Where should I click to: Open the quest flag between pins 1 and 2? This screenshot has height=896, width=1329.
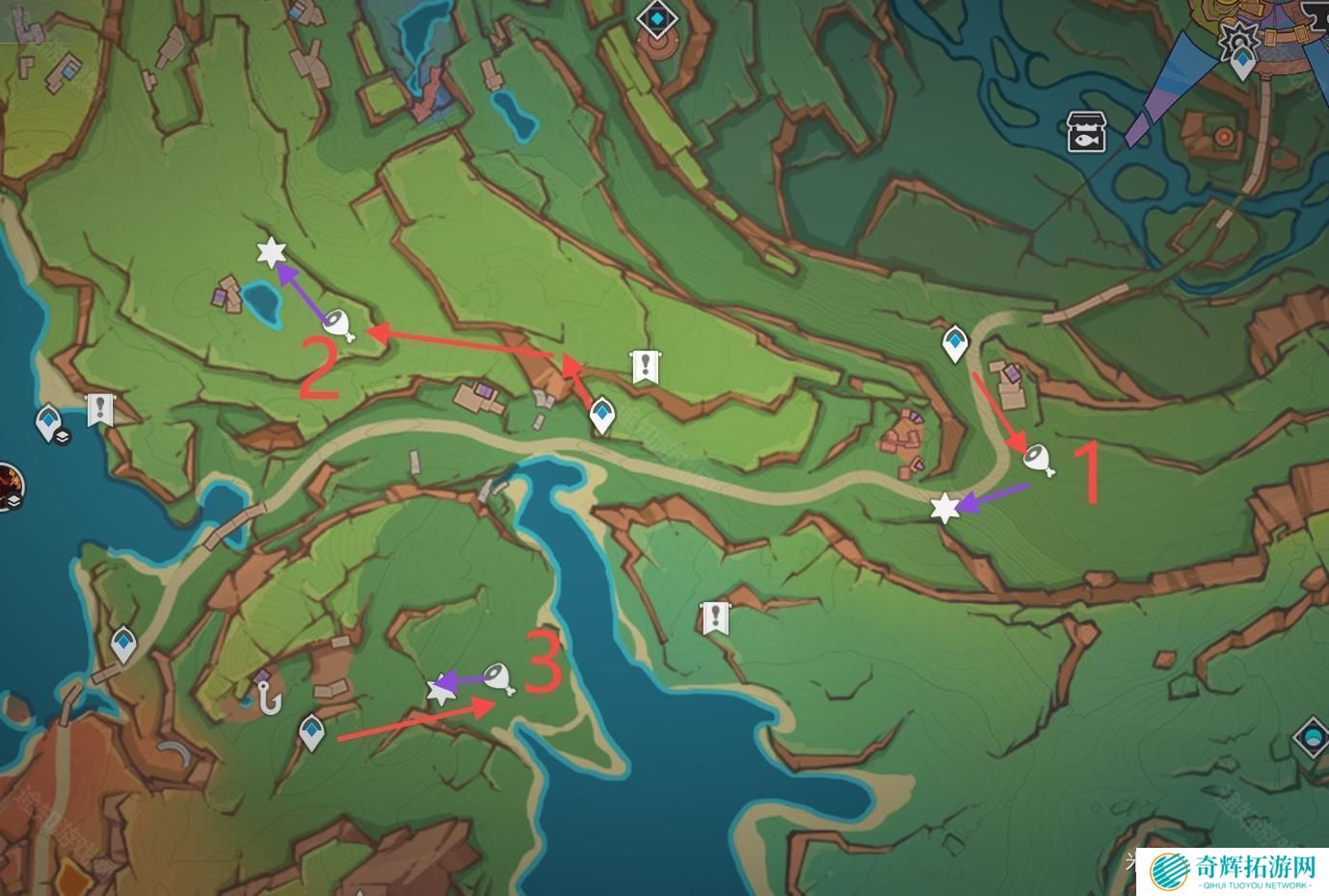645,366
